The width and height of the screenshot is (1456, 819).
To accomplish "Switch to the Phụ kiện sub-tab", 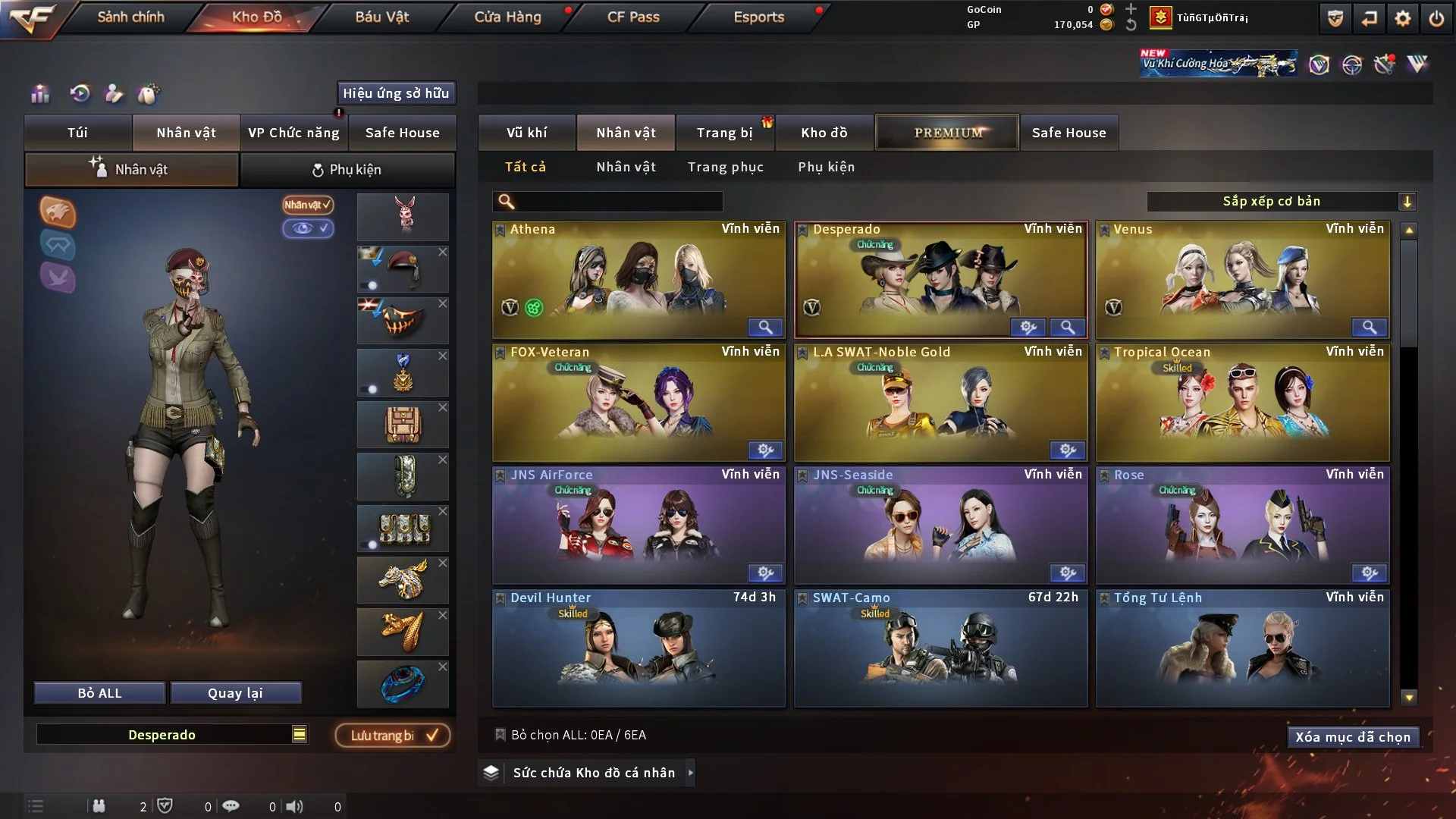I will [x=347, y=170].
